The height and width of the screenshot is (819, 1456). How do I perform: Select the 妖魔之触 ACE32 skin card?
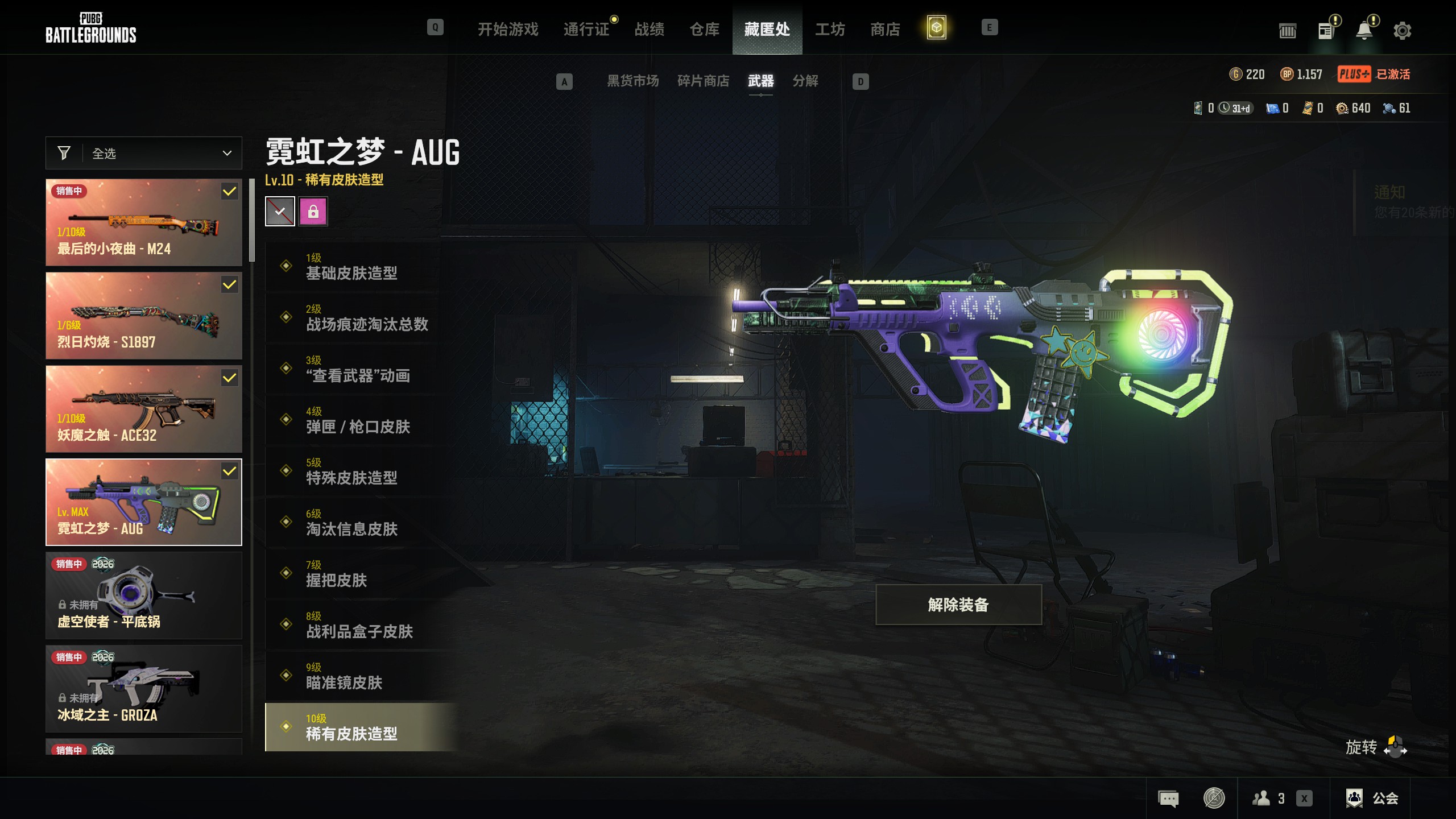tap(144, 409)
